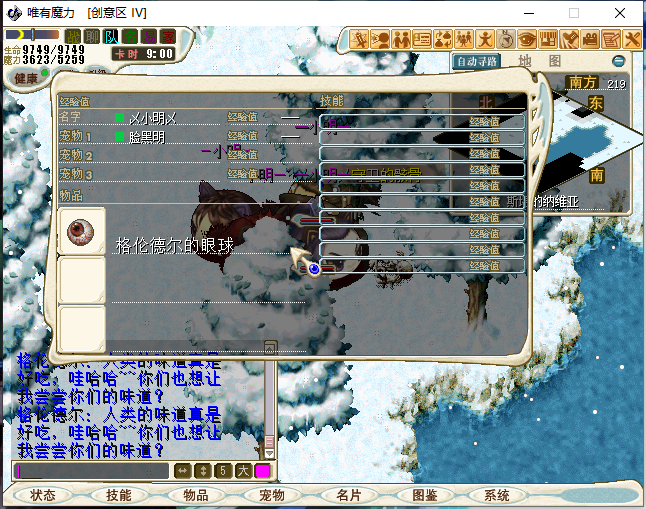Viewport: 646px width, 509px height.
Task: Minimize the game window
Action: pyautogui.click(x=527, y=13)
